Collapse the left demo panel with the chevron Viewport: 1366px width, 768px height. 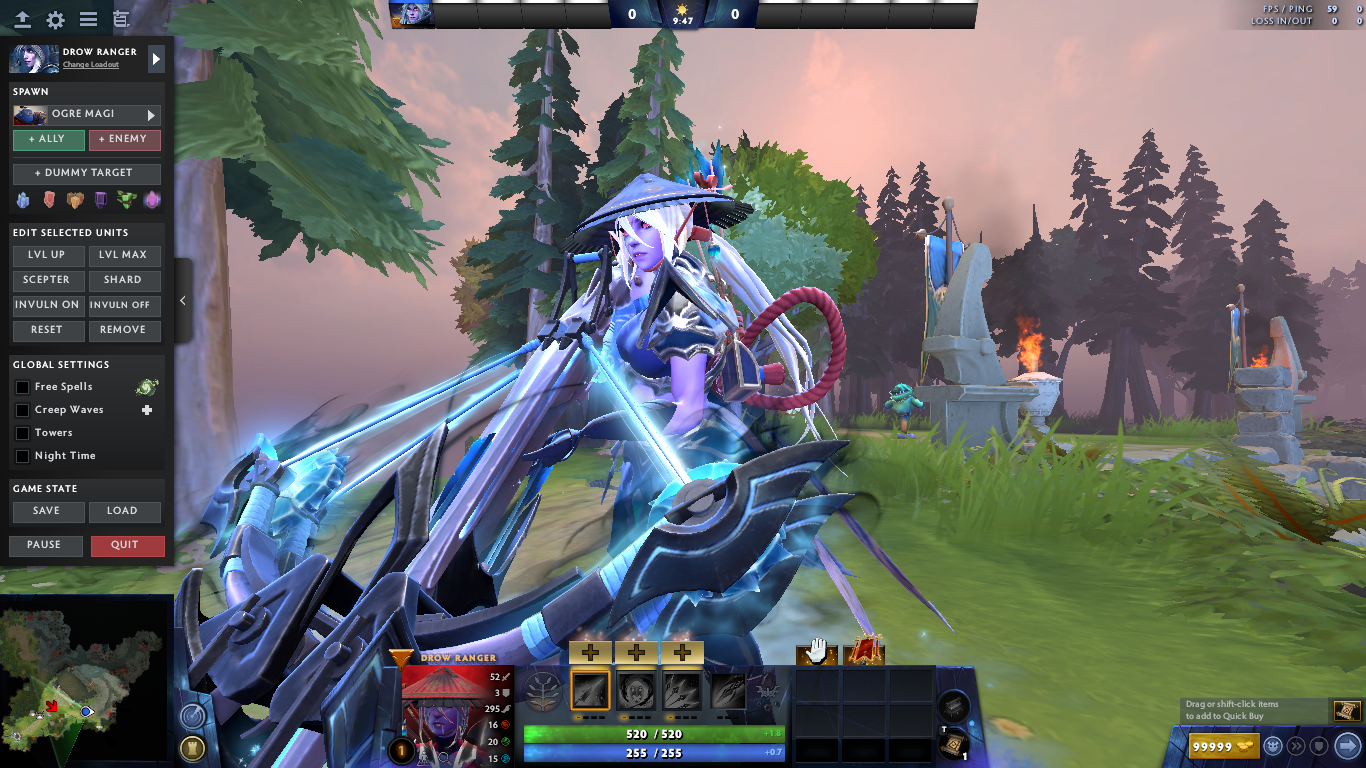183,300
